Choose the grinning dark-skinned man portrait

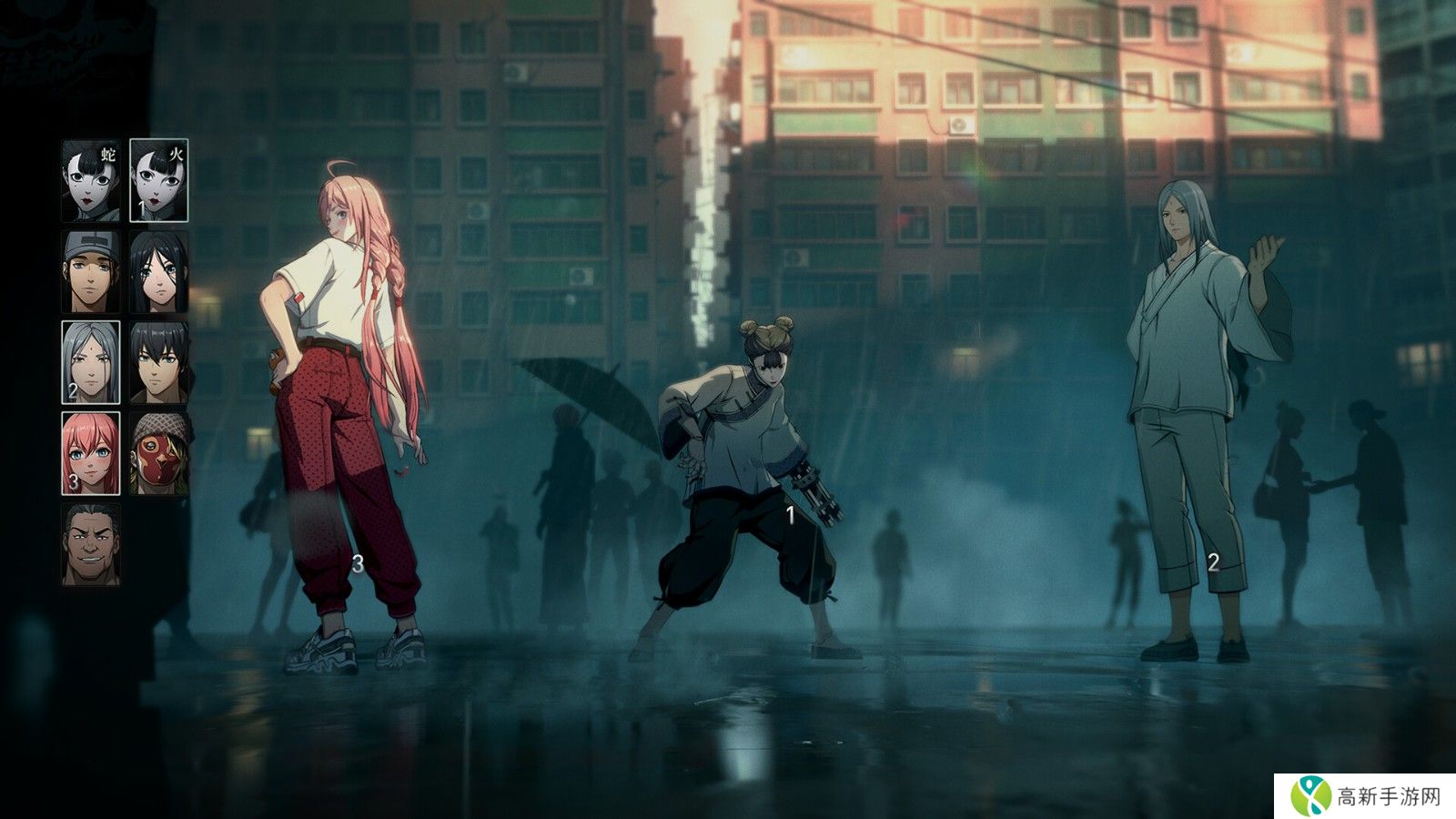[90, 544]
